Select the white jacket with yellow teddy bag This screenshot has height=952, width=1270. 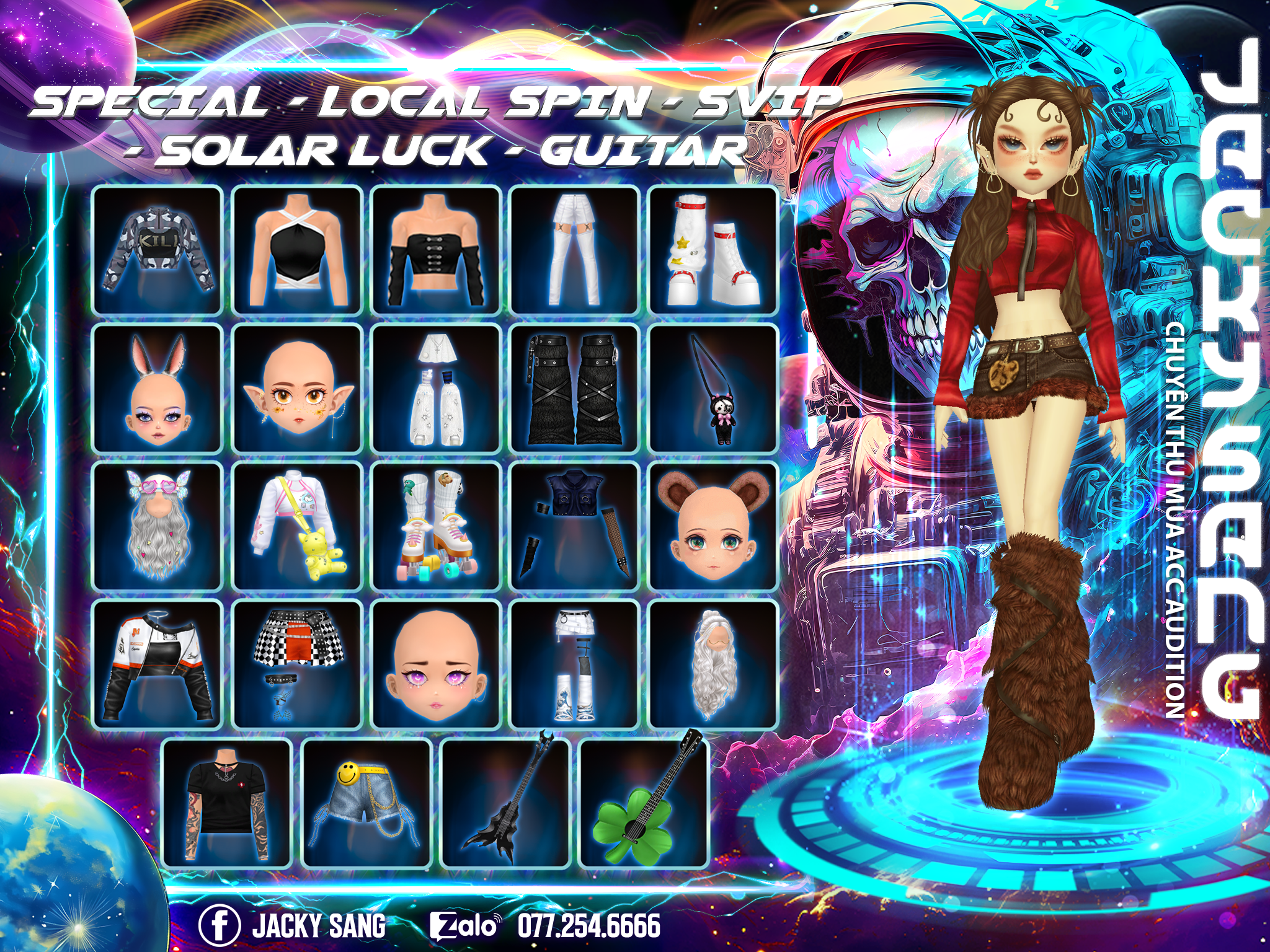pyautogui.click(x=297, y=527)
